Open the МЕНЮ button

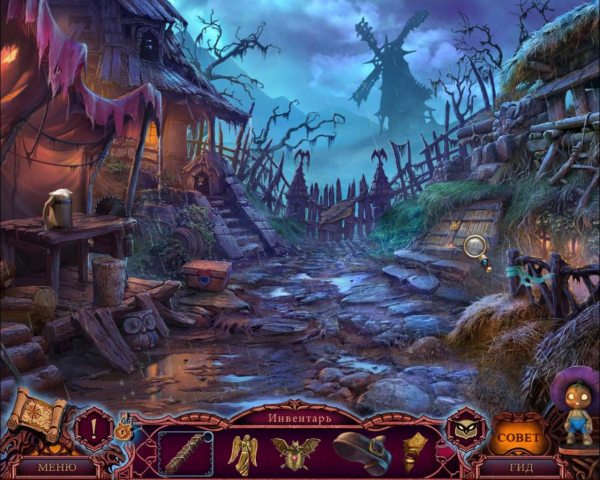57,466
